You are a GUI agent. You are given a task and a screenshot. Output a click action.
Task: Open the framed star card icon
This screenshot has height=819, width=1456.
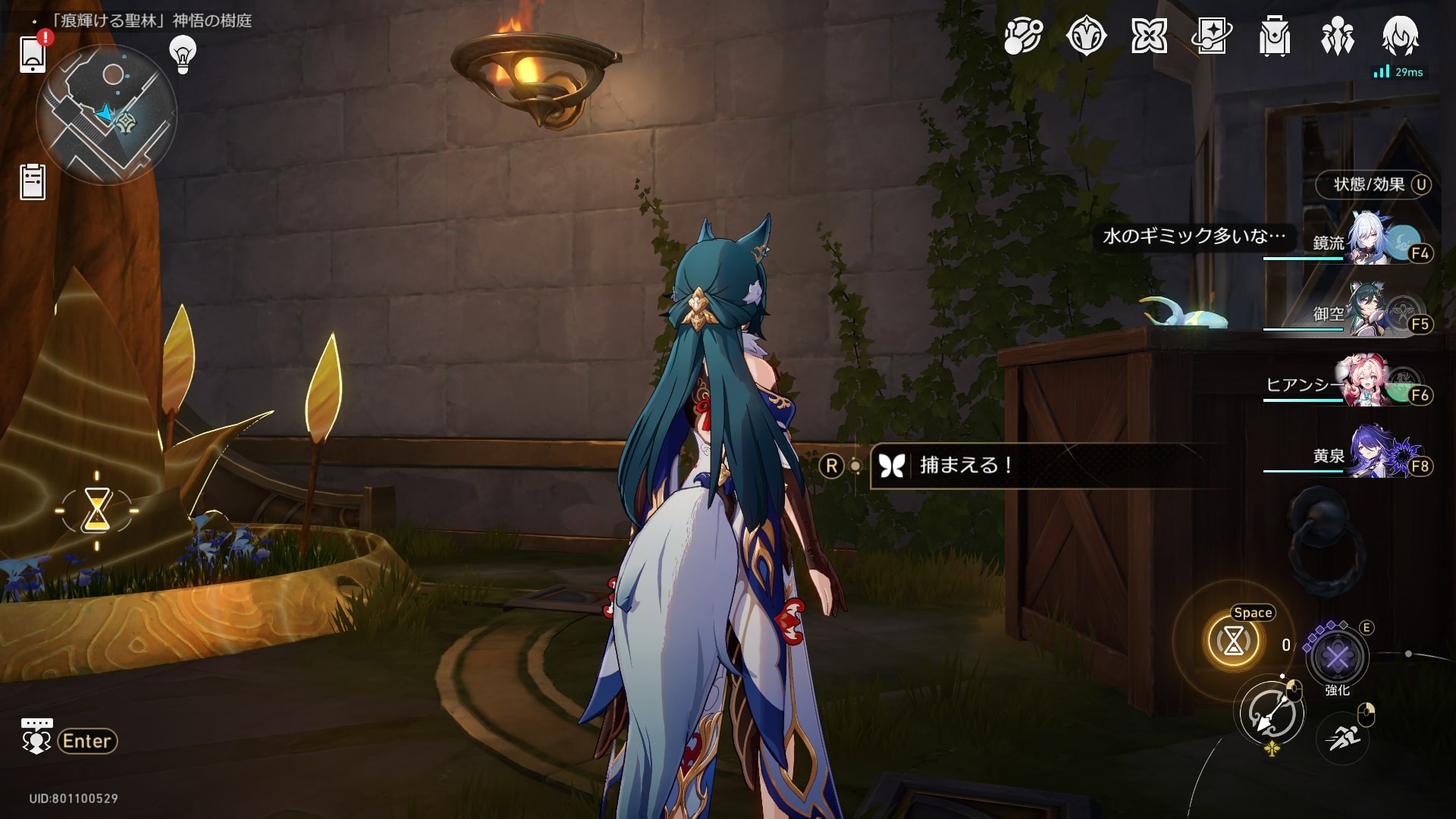[x=1211, y=36]
